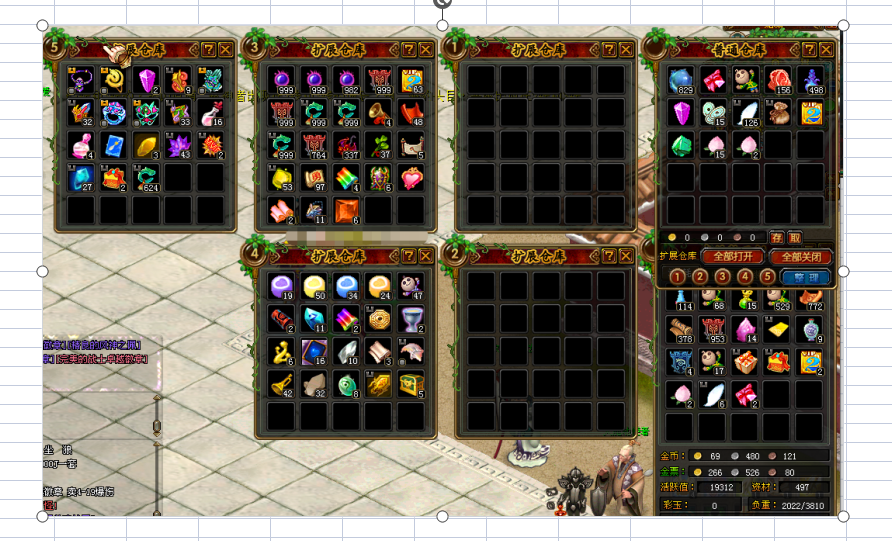This screenshot has width=892, height=541.
Task: Close extended warehouse 5 window
Action: tap(226, 49)
